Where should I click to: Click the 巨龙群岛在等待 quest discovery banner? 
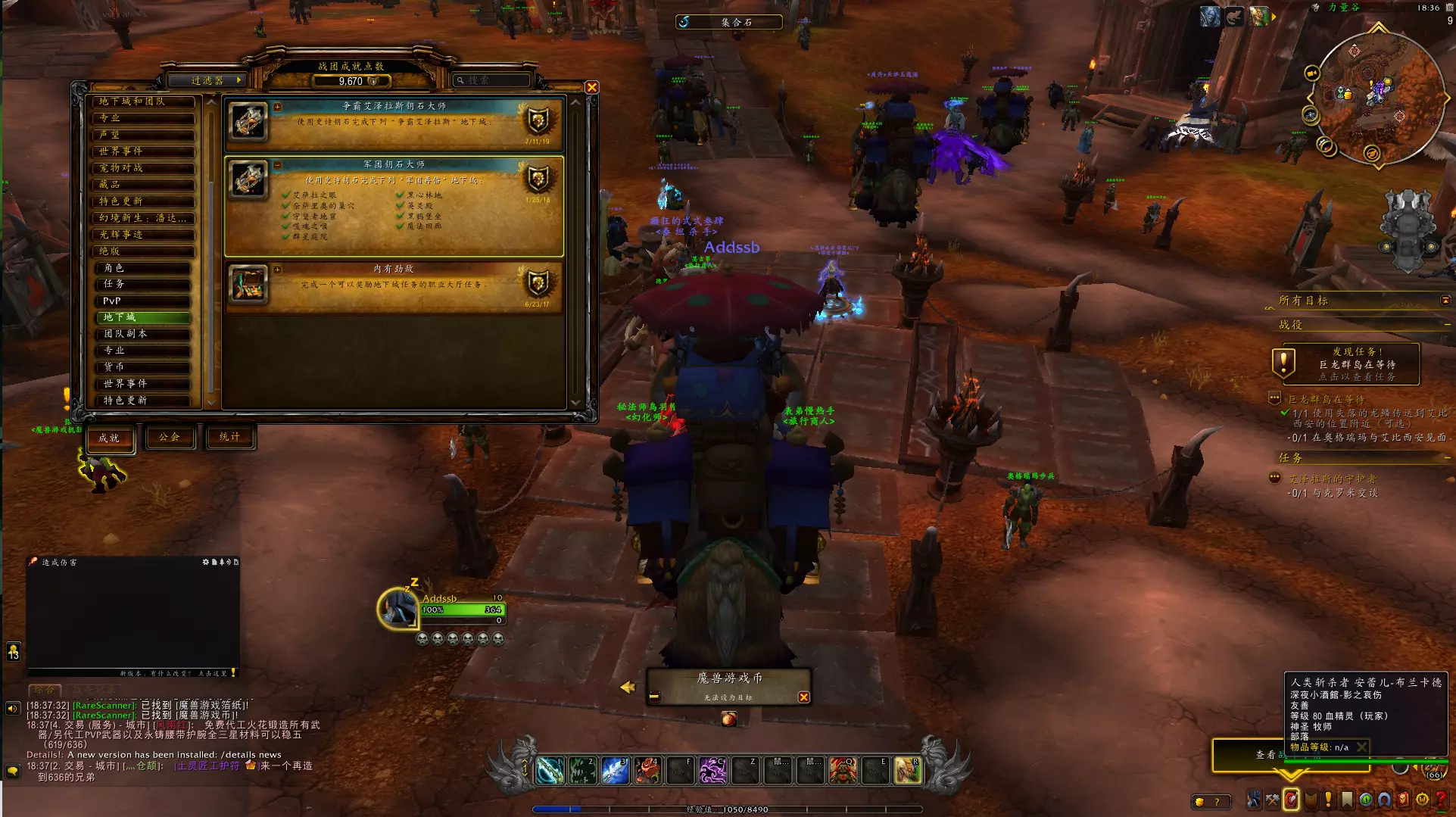(x=1345, y=364)
